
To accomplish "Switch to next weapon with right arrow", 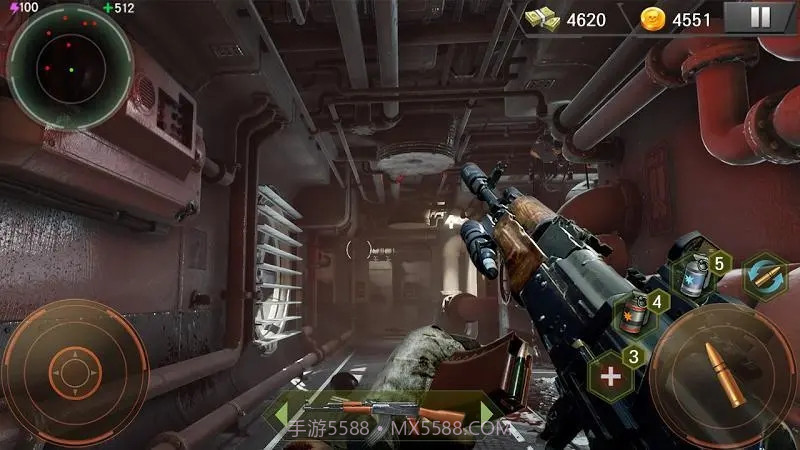I will pos(488,410).
